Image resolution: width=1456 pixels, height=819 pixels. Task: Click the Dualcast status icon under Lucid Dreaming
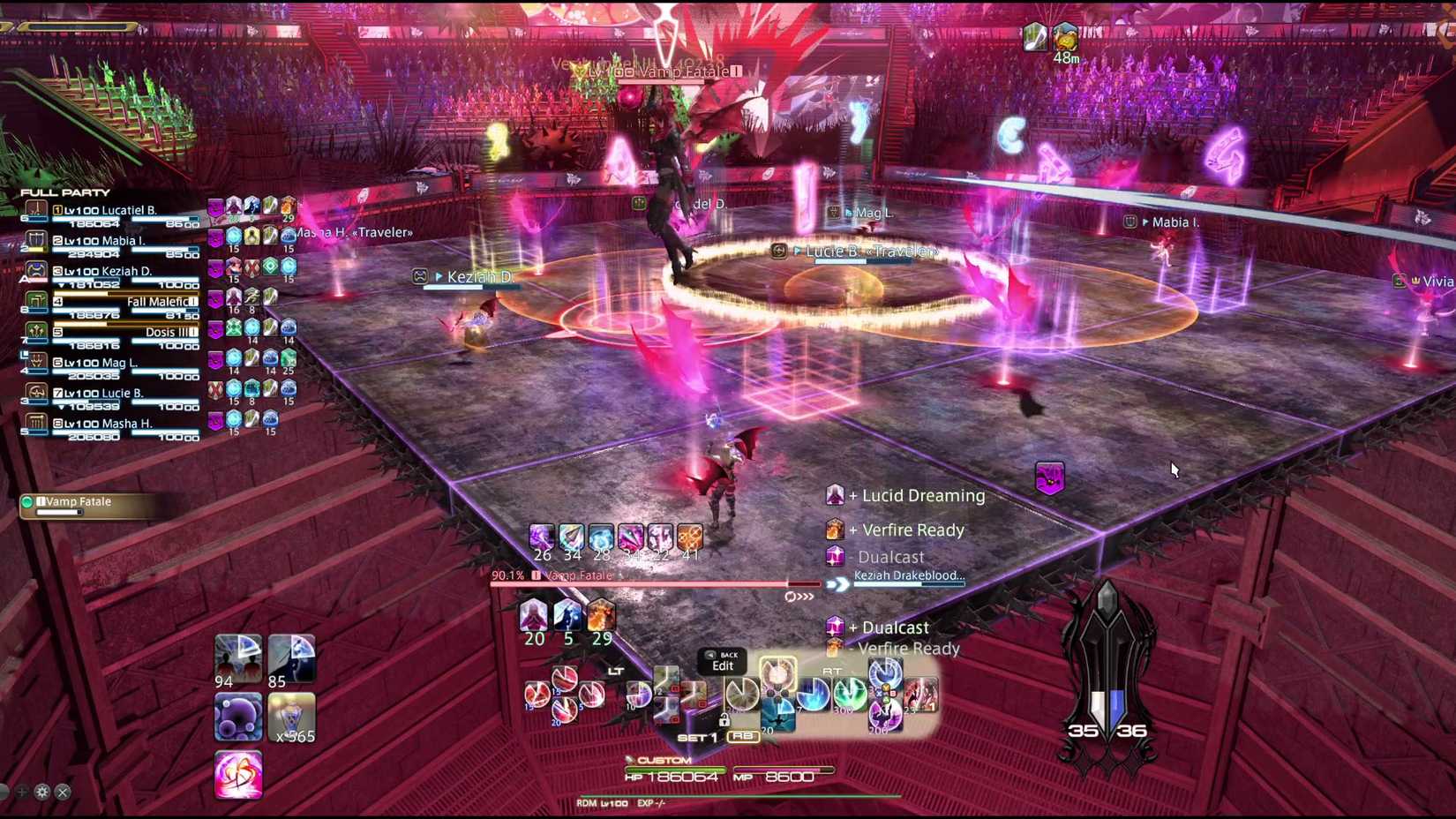(x=836, y=557)
